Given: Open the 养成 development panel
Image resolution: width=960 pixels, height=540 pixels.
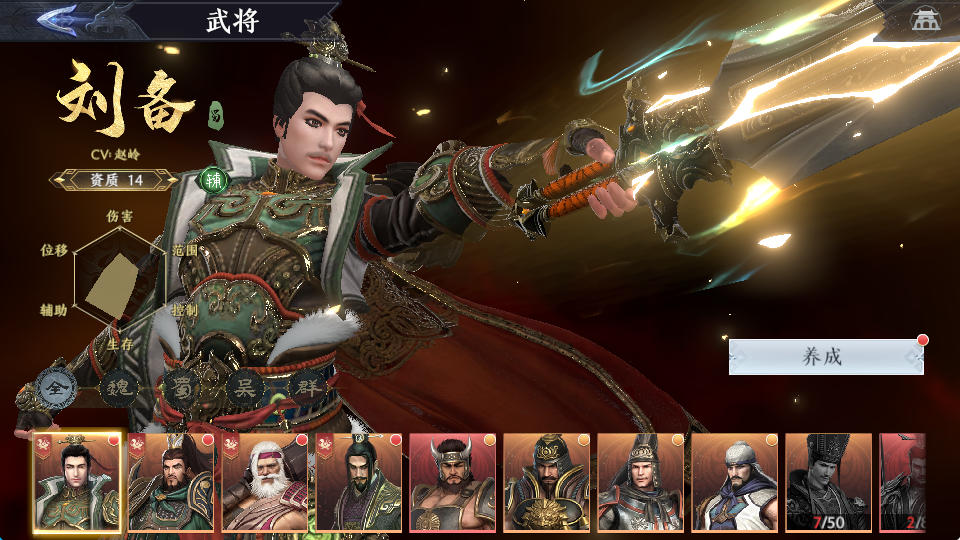Looking at the screenshot, I should [x=825, y=357].
